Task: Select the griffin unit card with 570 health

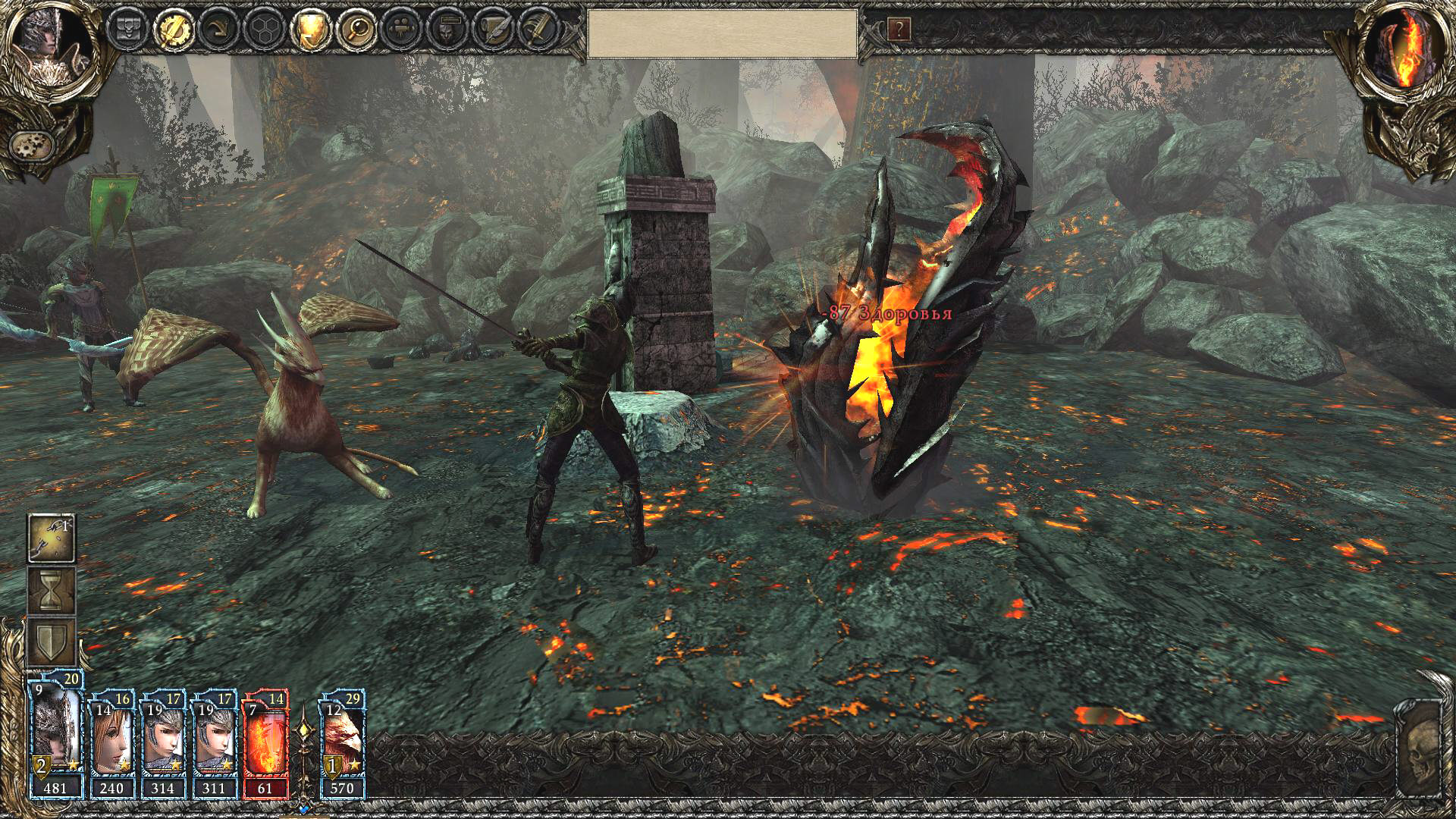Action: pos(343,743)
